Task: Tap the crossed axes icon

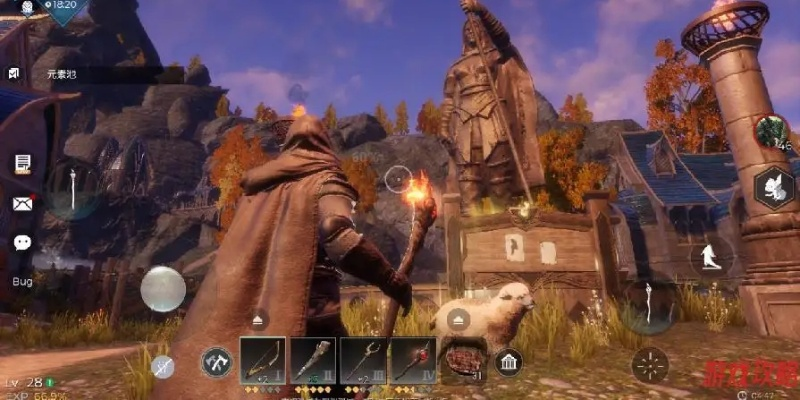Action: 216,362
